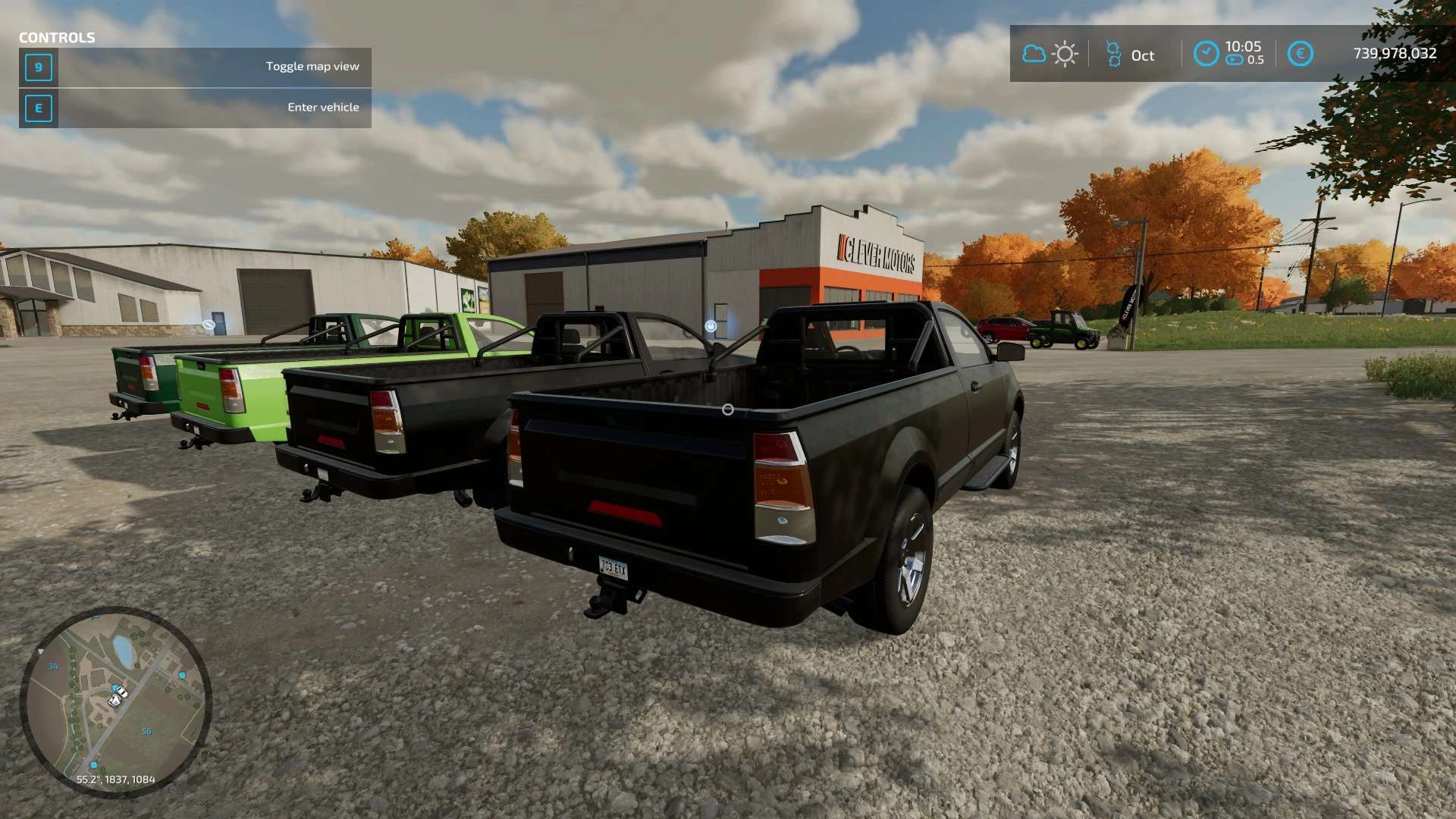The width and height of the screenshot is (1456, 819).
Task: Click the cloud and sun weather icon
Action: click(1050, 54)
